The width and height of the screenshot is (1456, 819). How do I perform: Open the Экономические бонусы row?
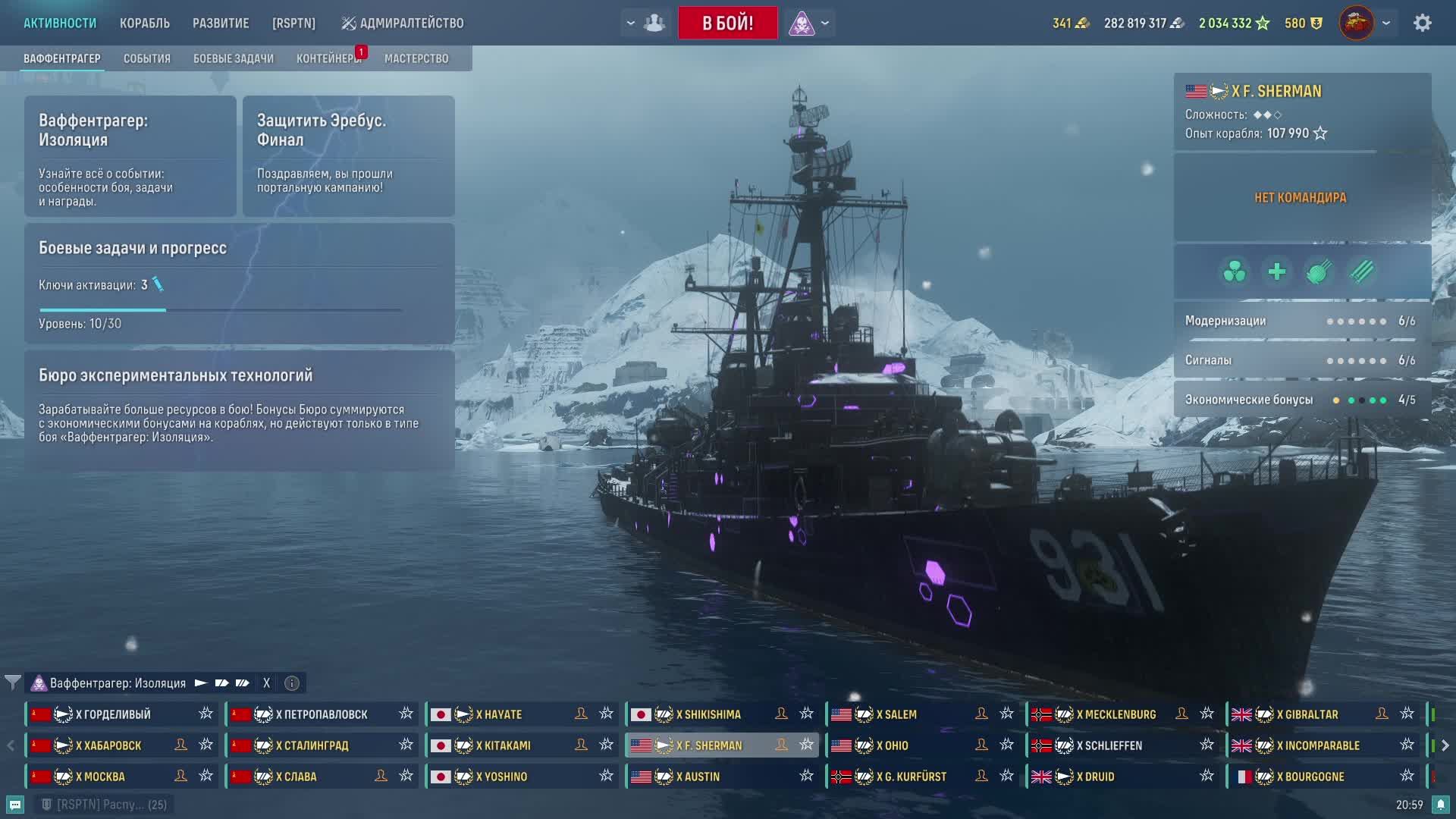[x=1301, y=400]
